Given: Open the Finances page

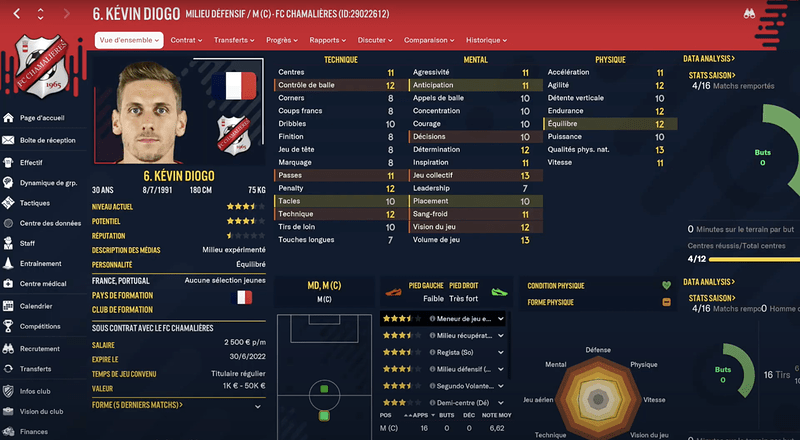Looking at the screenshot, I should tap(34, 431).
